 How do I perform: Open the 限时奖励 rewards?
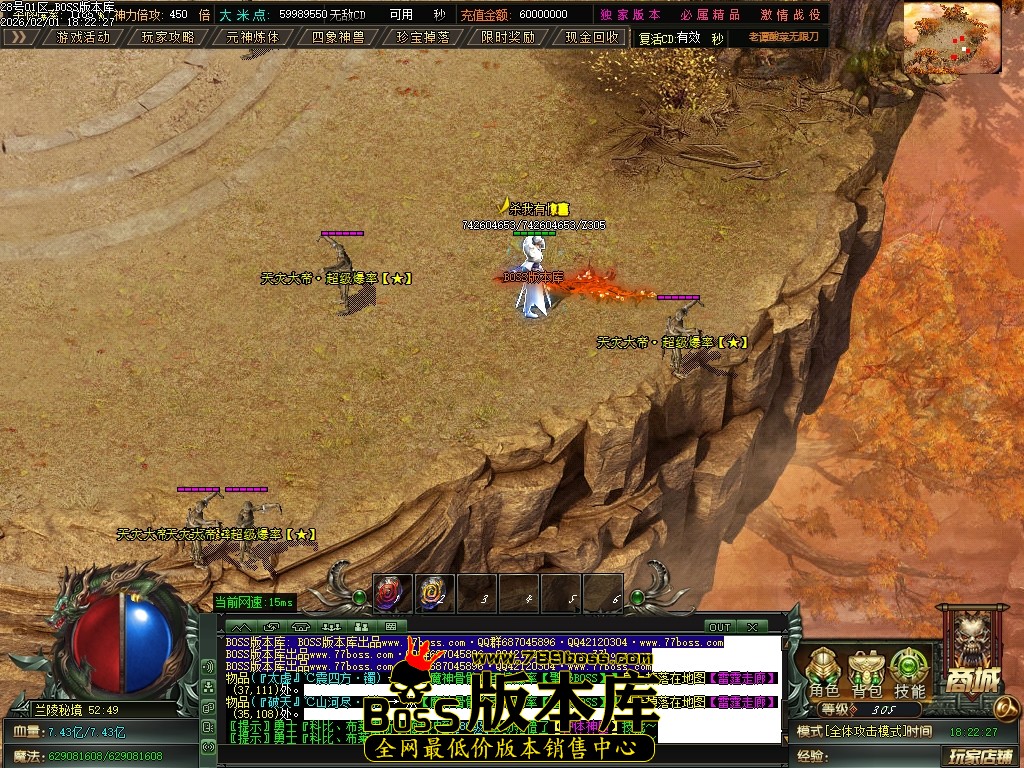[508, 37]
